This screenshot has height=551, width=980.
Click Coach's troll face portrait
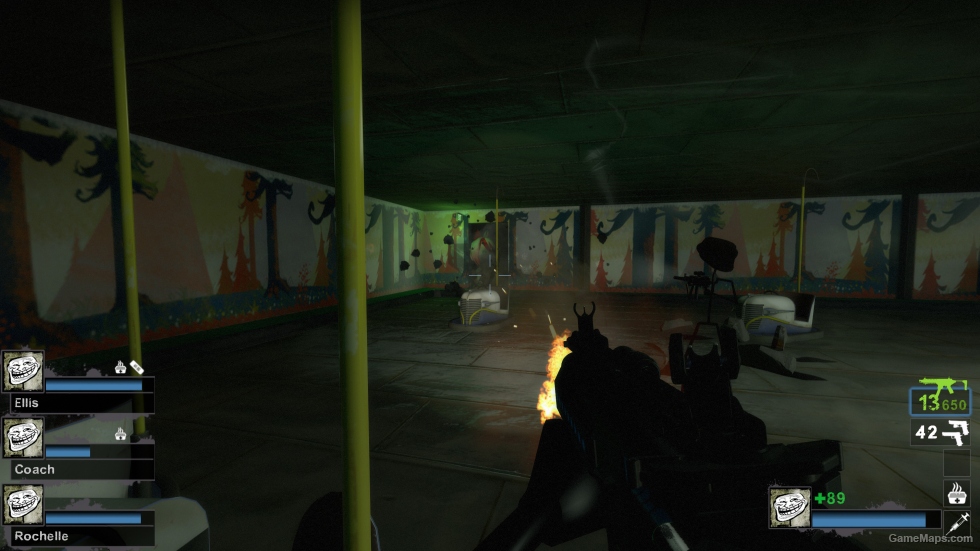[23, 438]
